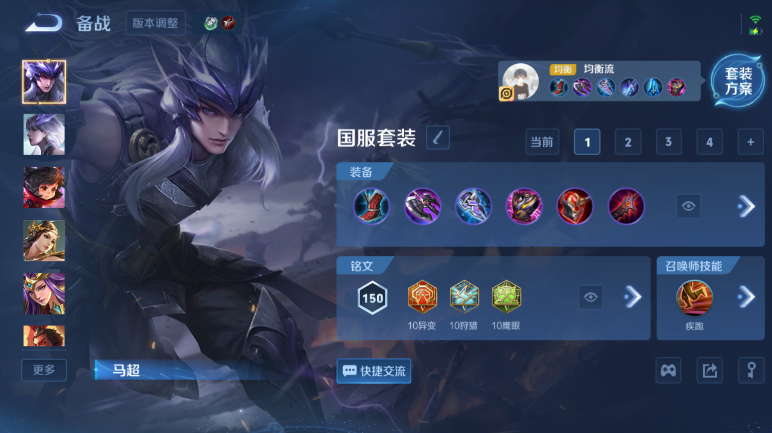Switch to the 当前 current set tab
The height and width of the screenshot is (433, 772).
[x=542, y=142]
